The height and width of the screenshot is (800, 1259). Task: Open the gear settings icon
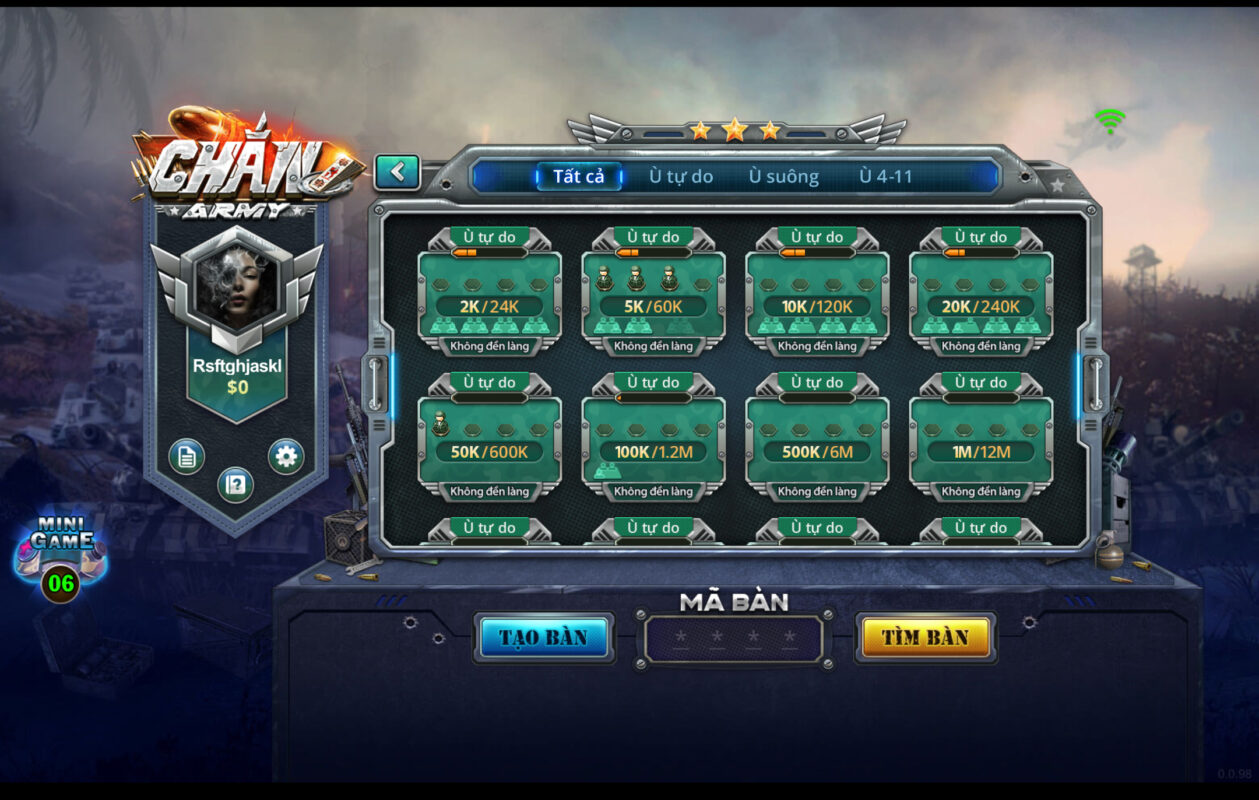[x=286, y=457]
